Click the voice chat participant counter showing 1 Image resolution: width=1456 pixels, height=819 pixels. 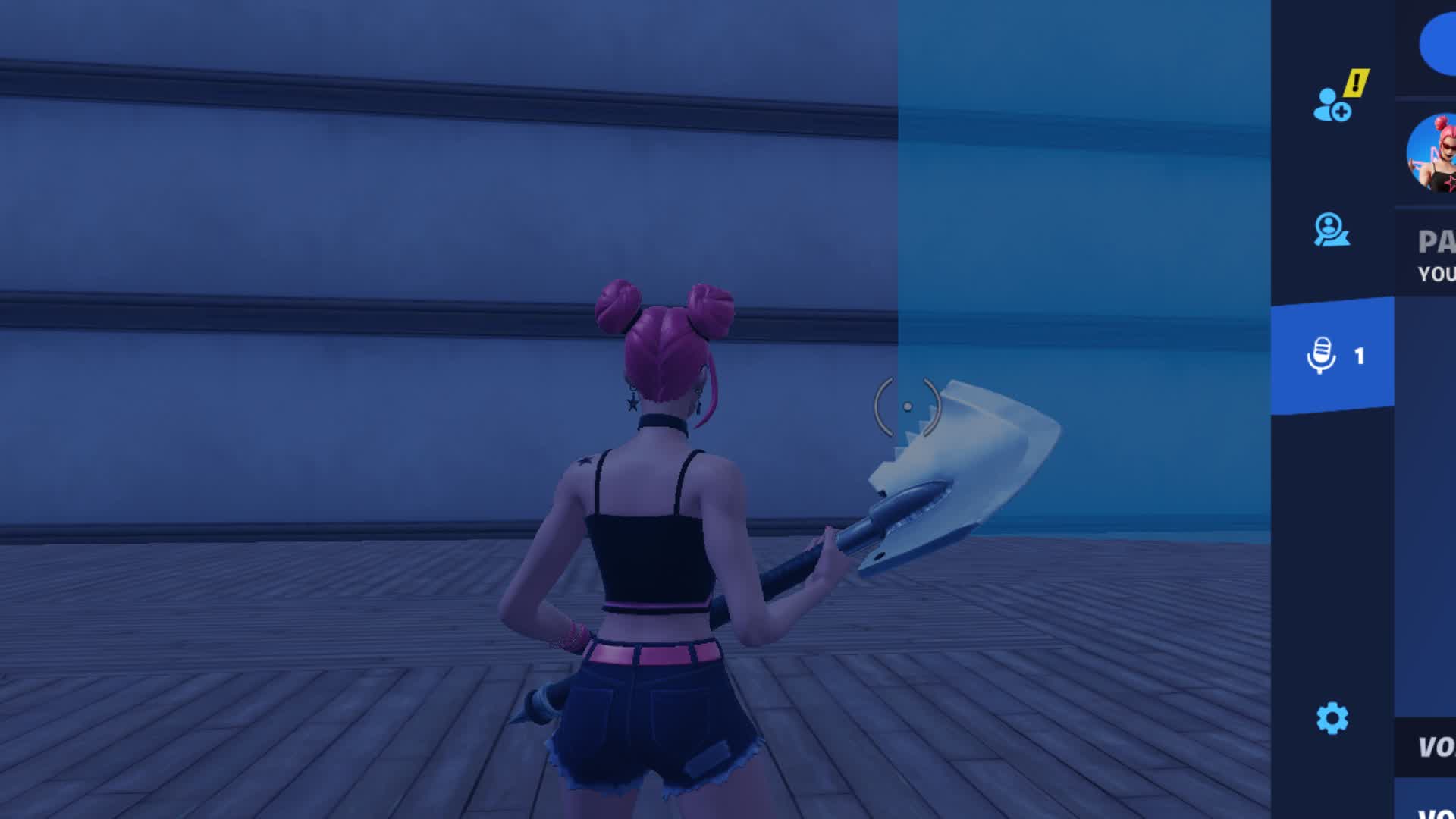pyautogui.click(x=1360, y=354)
